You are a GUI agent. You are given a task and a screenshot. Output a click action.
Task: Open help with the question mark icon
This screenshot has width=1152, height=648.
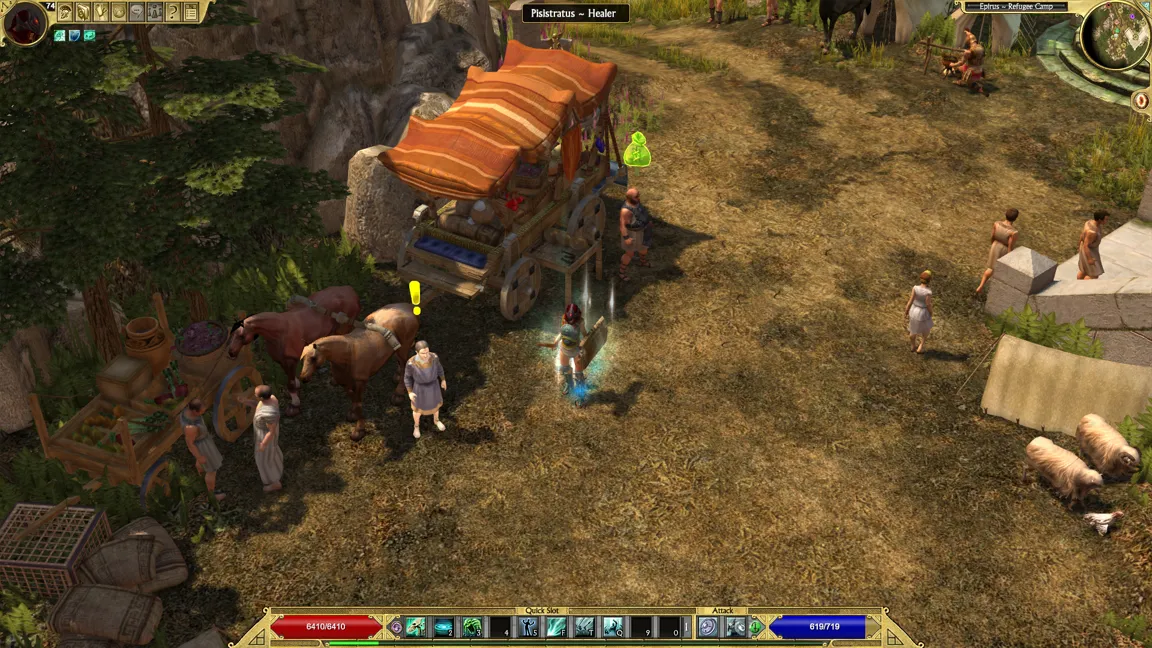(173, 12)
